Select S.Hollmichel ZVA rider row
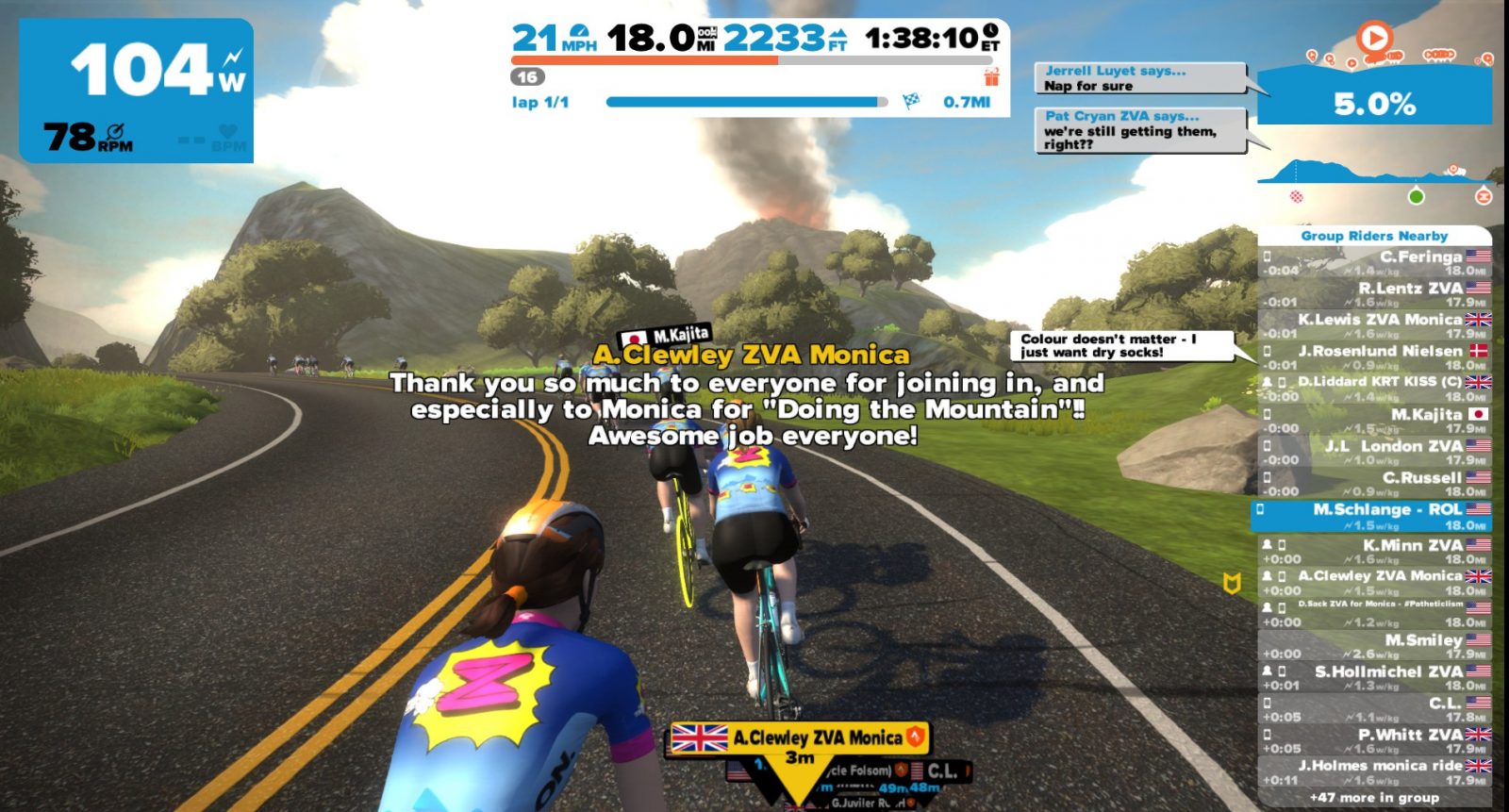1509x812 pixels. [1375, 678]
